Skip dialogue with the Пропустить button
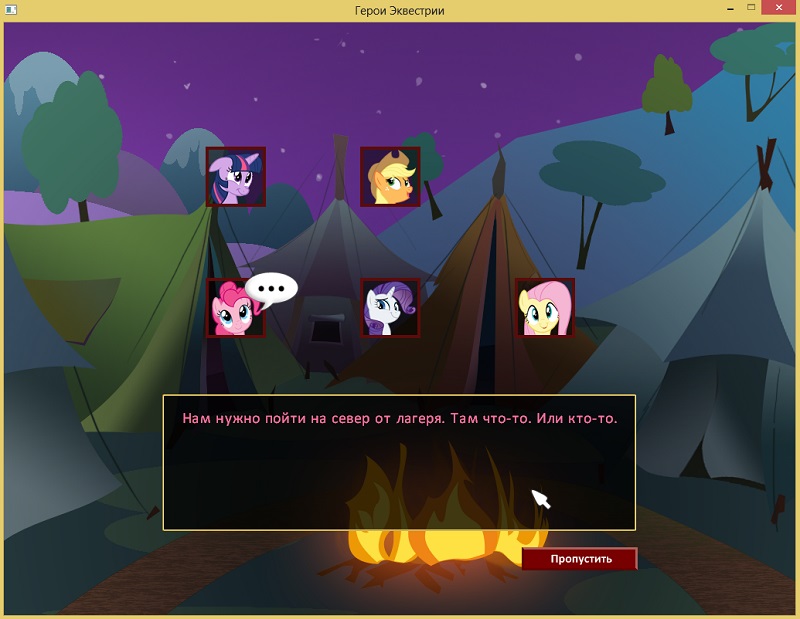 (x=579, y=559)
